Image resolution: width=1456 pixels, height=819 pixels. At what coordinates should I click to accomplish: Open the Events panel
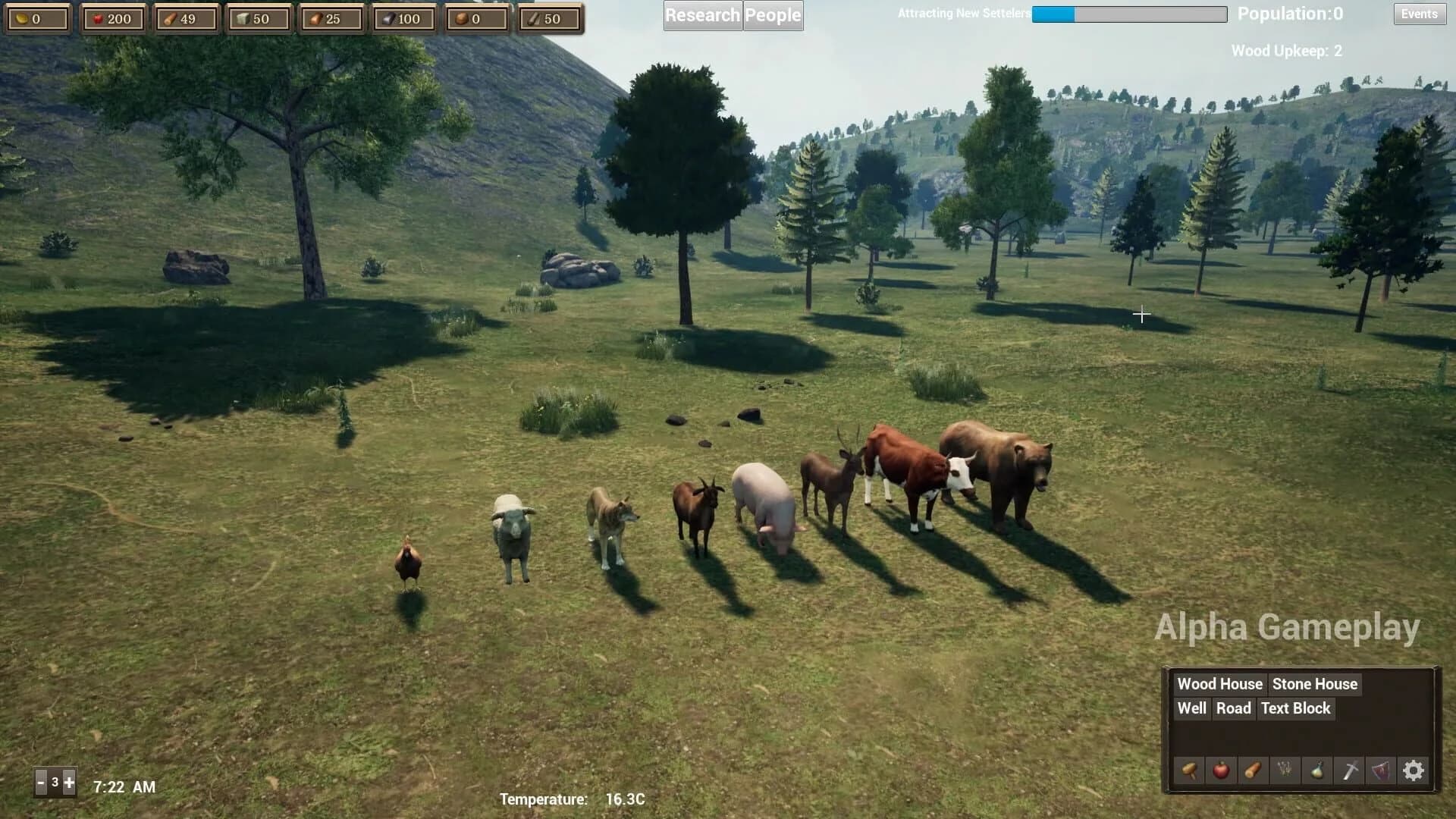click(x=1419, y=14)
